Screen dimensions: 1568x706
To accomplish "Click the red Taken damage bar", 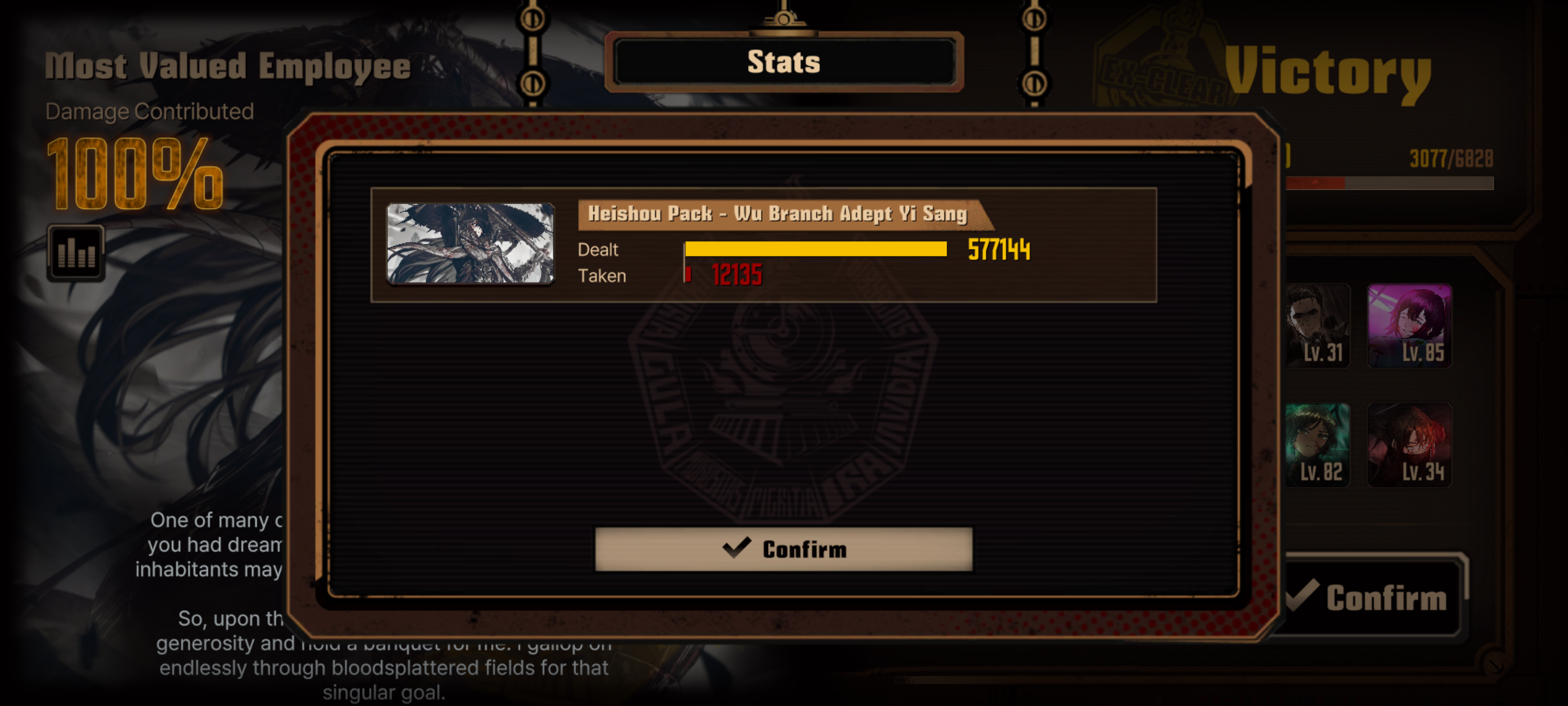I will tap(687, 275).
